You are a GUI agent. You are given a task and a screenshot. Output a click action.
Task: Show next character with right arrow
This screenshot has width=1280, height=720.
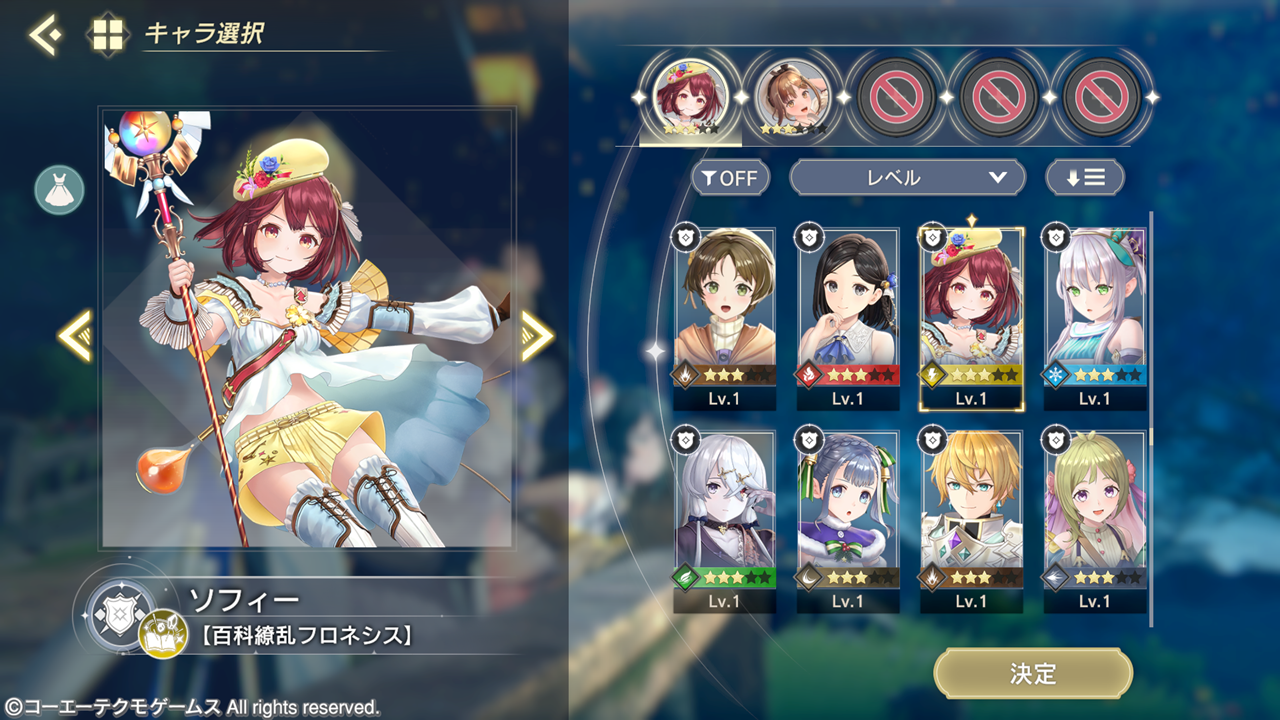tap(537, 336)
